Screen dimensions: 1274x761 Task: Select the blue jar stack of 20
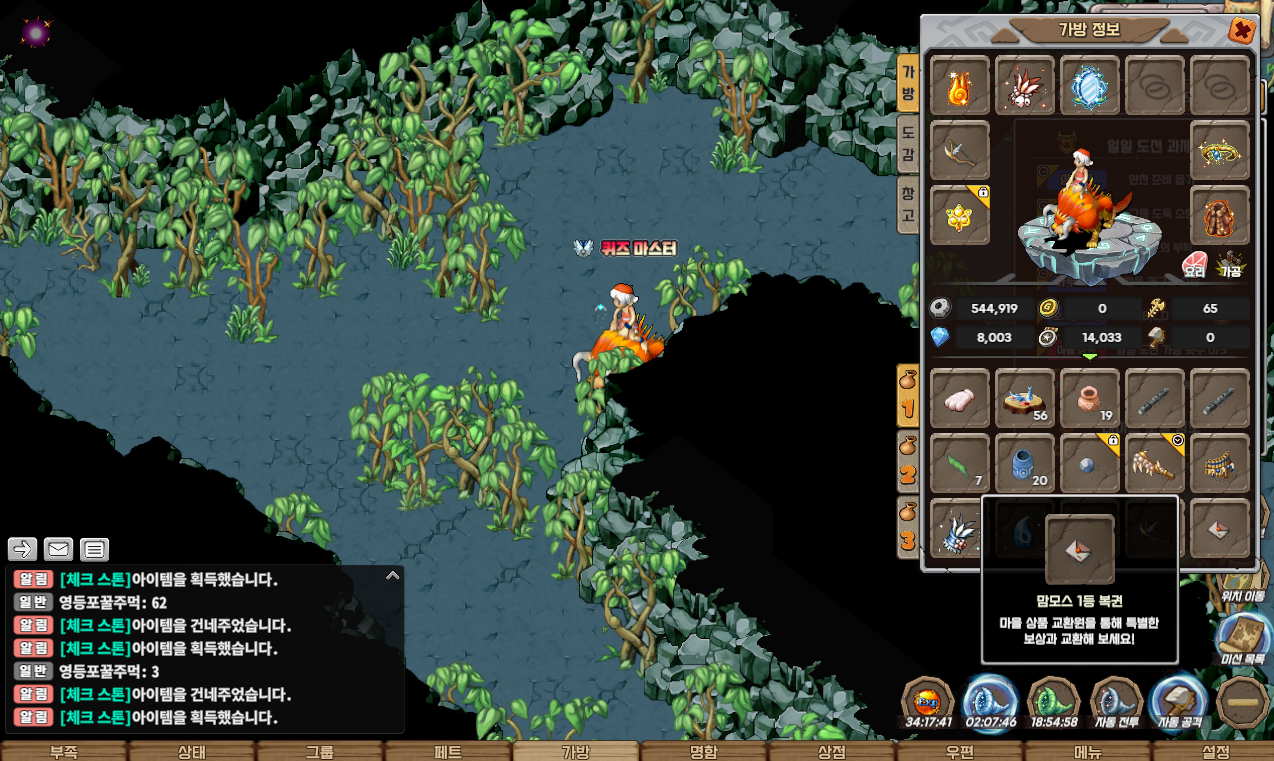(1025, 463)
